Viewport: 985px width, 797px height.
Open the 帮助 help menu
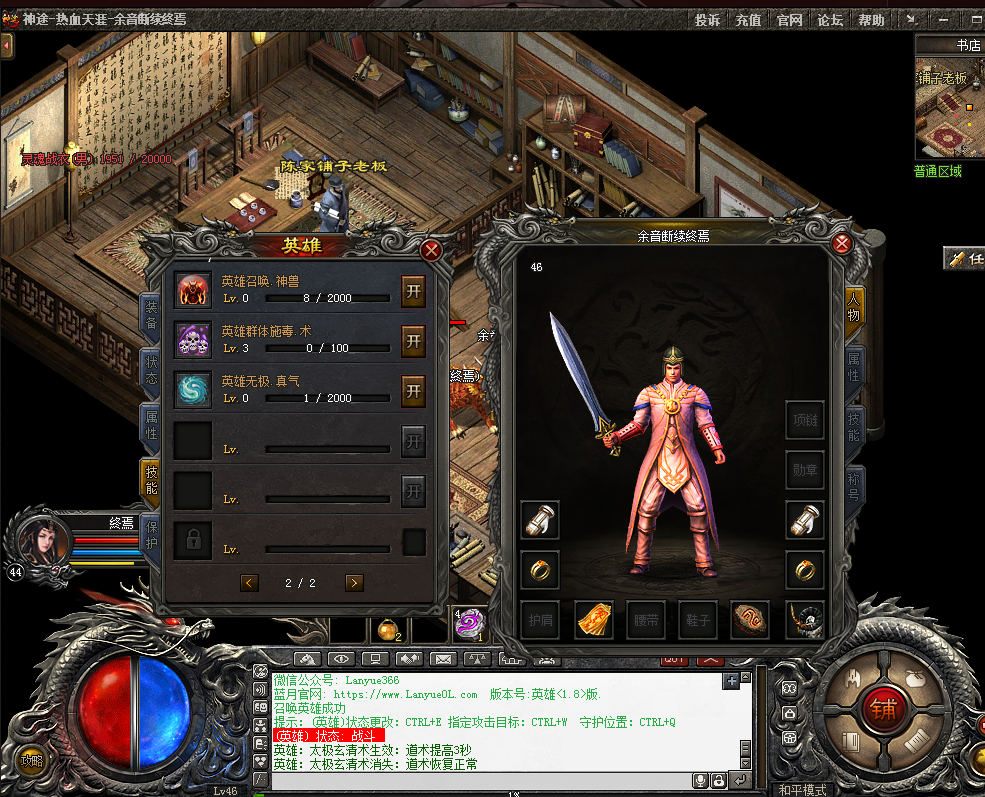871,20
